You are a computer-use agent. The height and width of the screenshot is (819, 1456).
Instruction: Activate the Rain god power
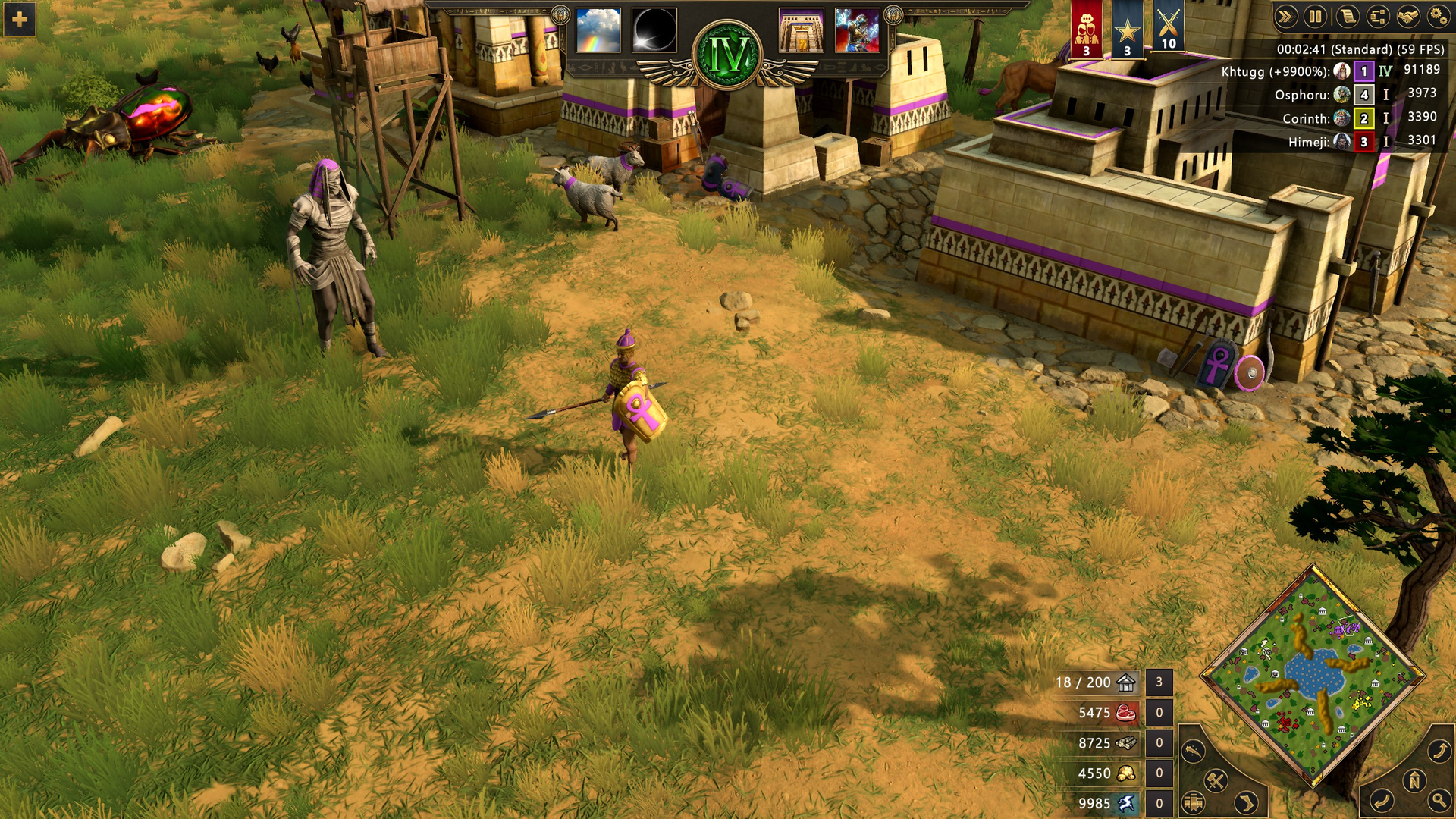598,30
